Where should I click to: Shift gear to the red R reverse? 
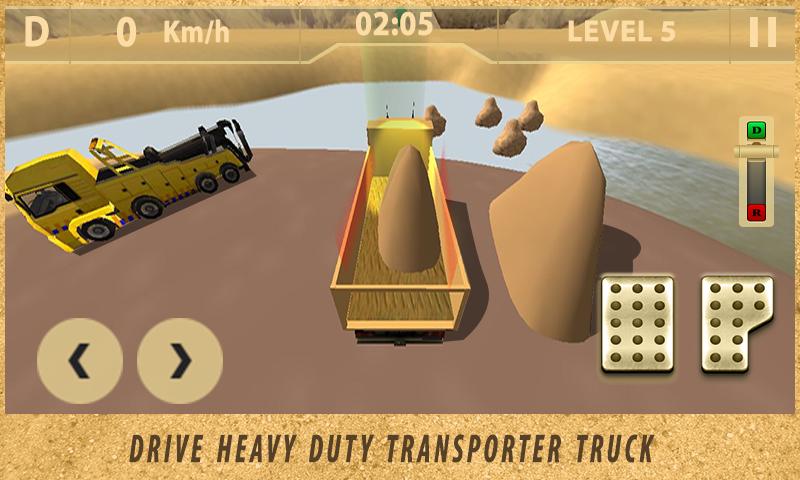tap(757, 212)
